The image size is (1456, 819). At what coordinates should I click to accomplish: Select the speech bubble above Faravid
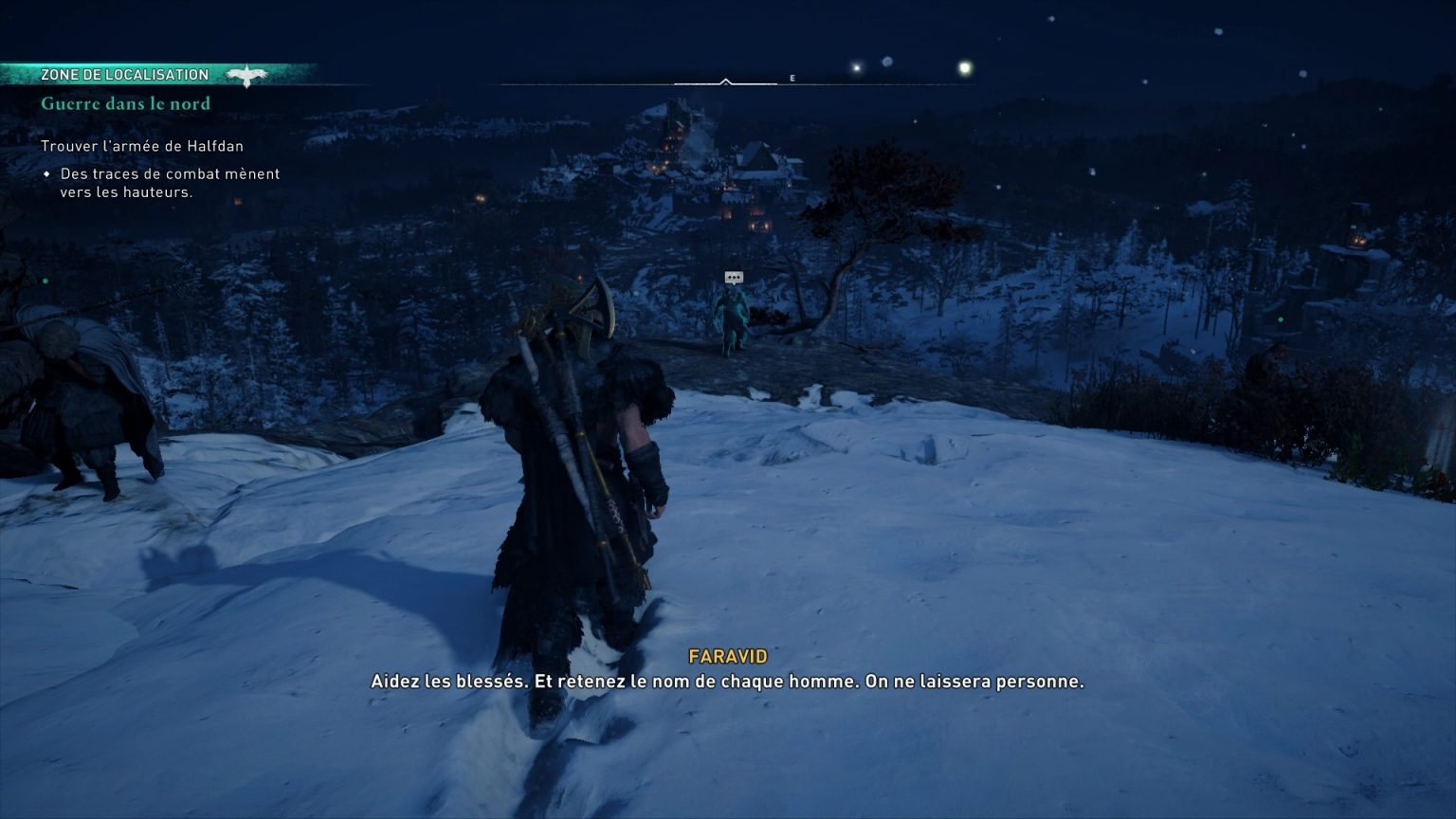pos(733,278)
